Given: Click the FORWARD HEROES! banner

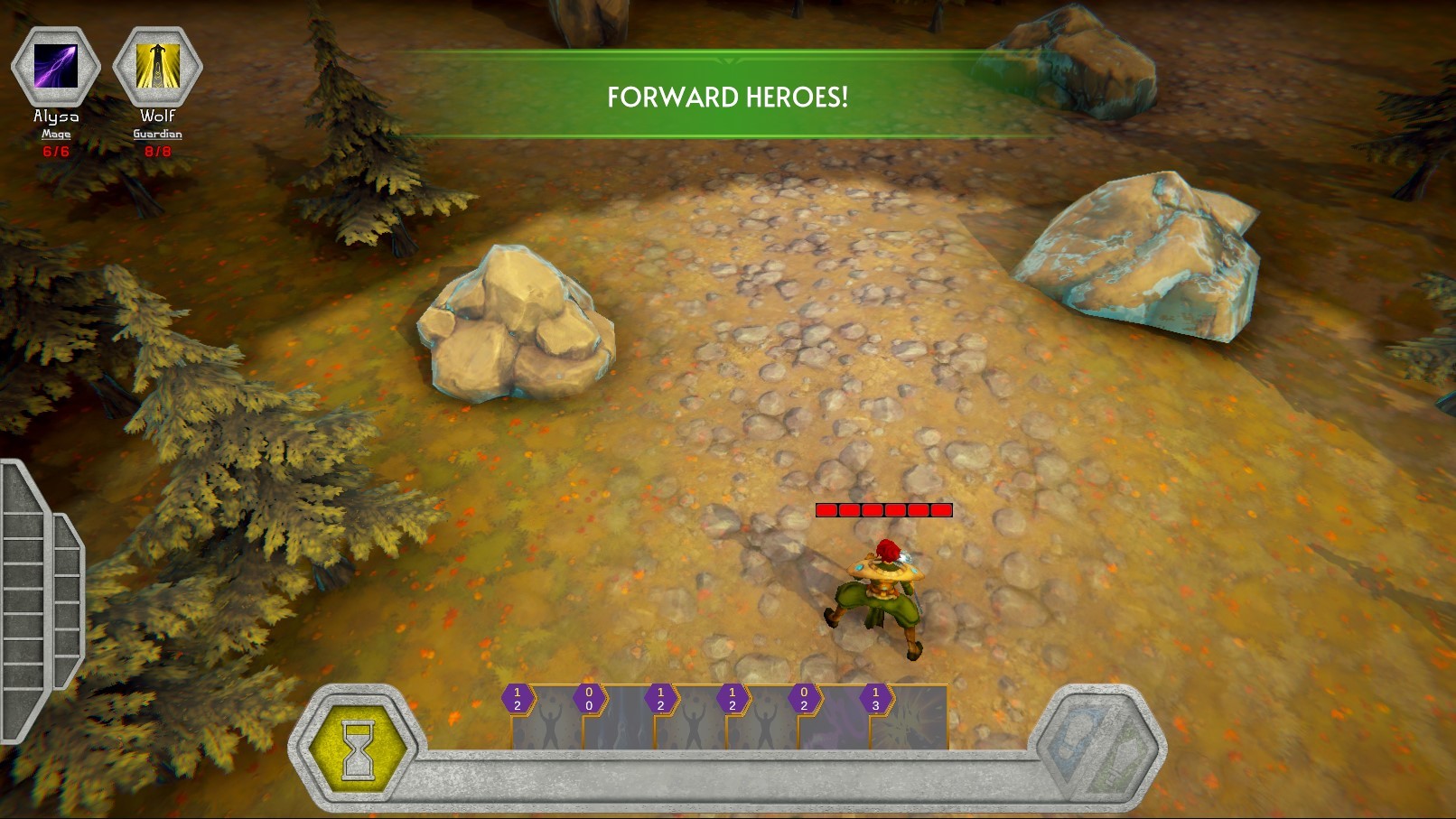Looking at the screenshot, I should 728,93.
